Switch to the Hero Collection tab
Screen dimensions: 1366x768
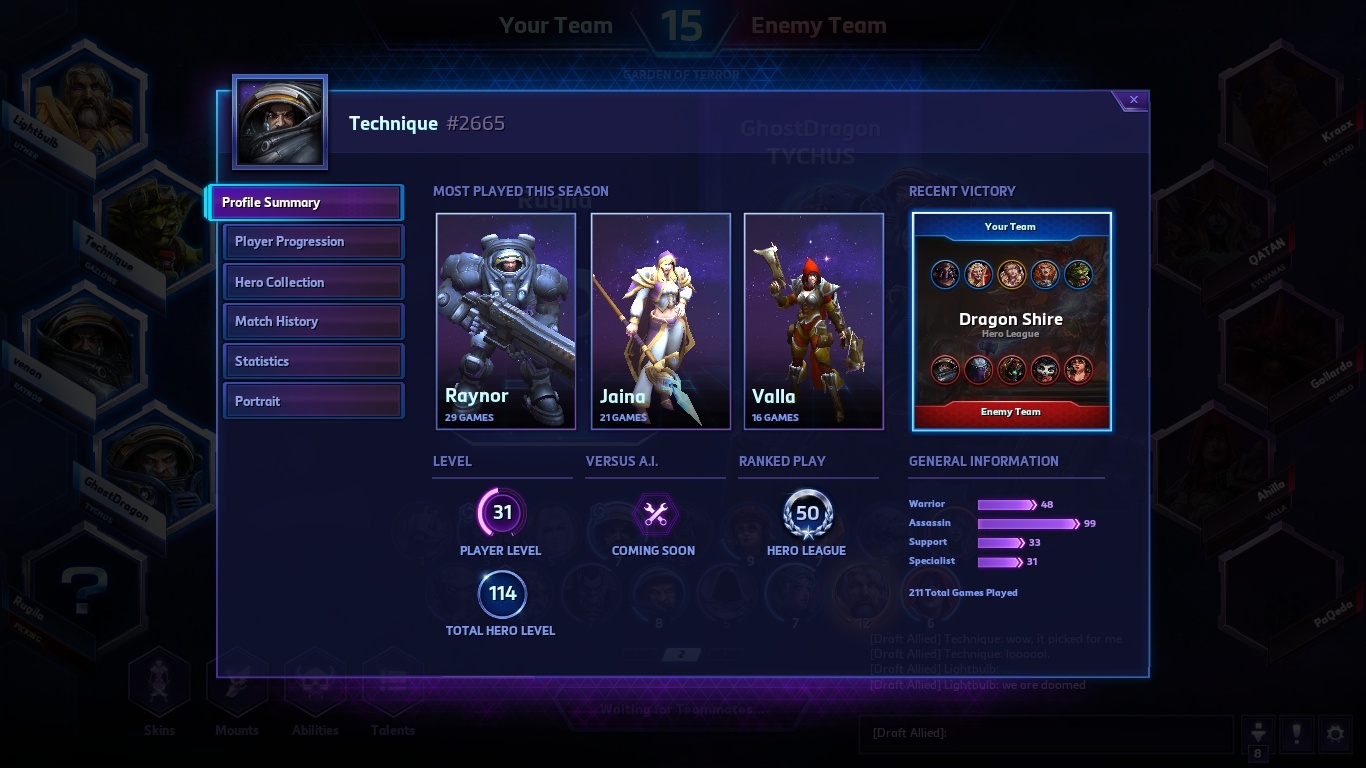[x=314, y=282]
